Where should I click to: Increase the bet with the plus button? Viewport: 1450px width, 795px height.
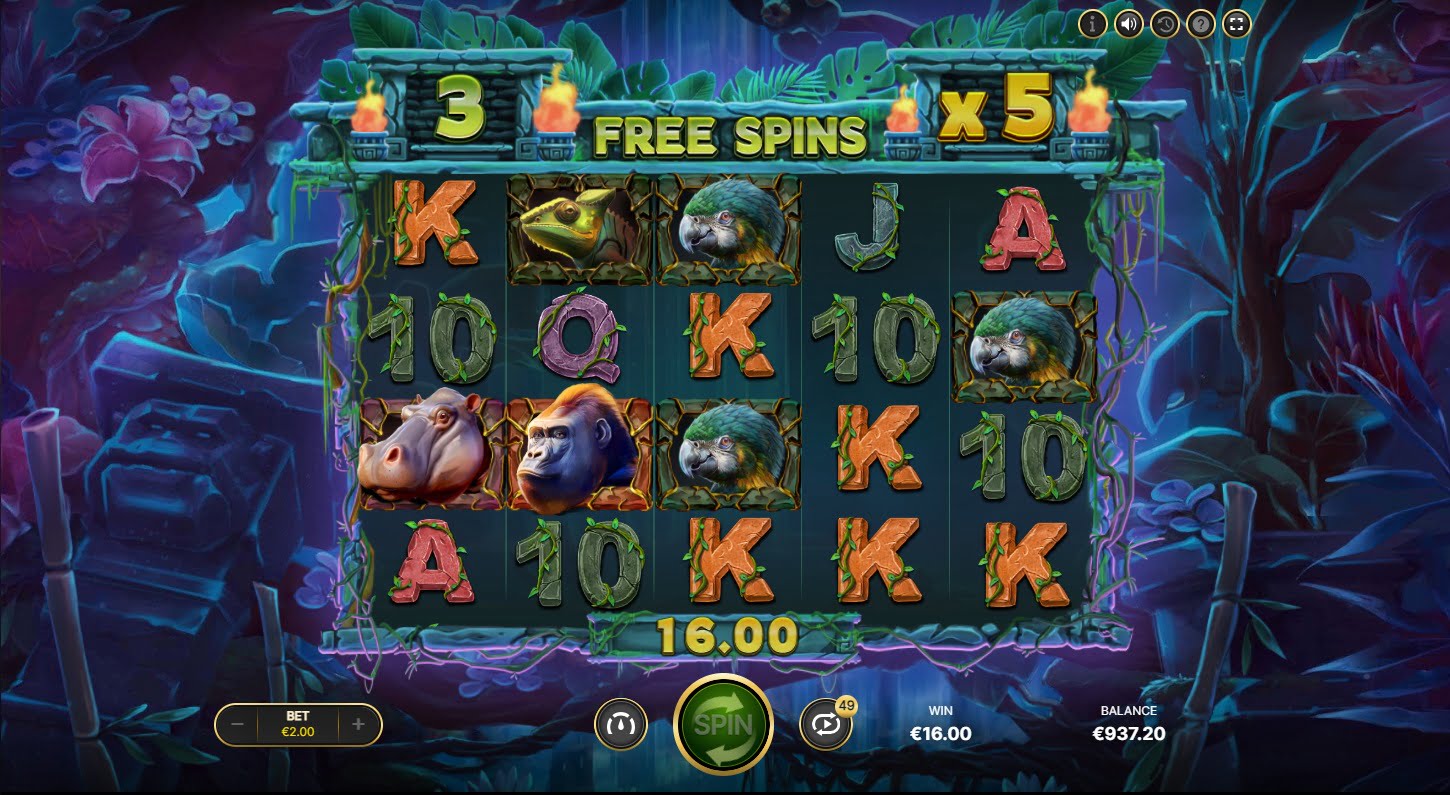[x=359, y=724]
